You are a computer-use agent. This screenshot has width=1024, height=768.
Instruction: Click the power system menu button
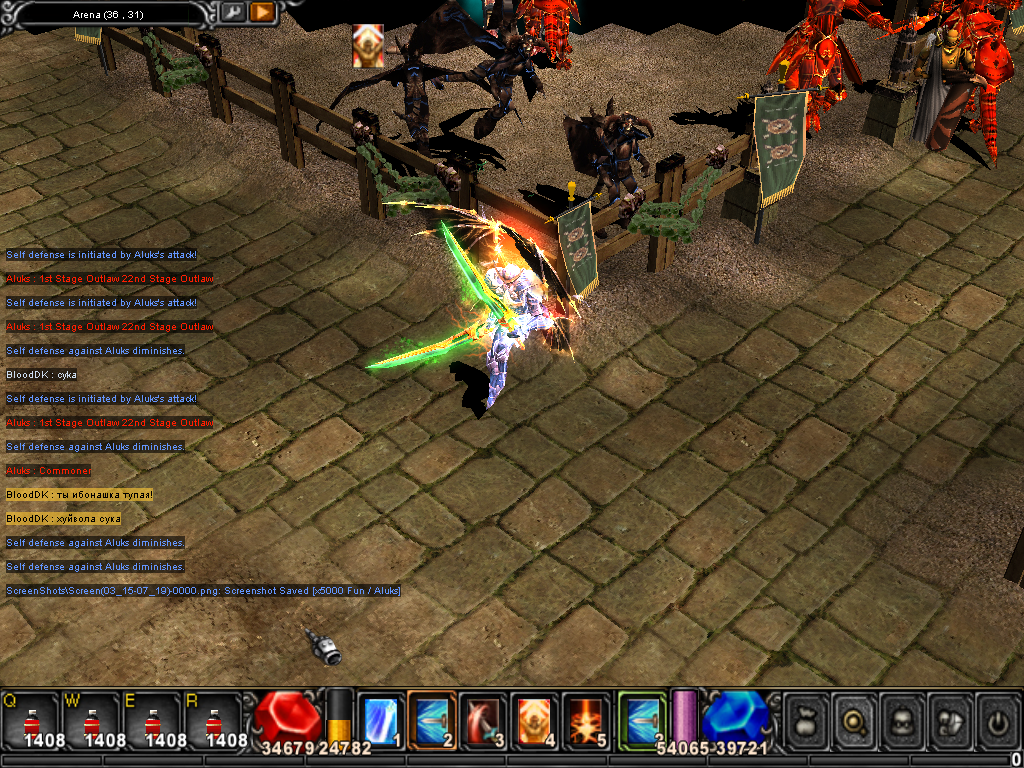[997, 718]
